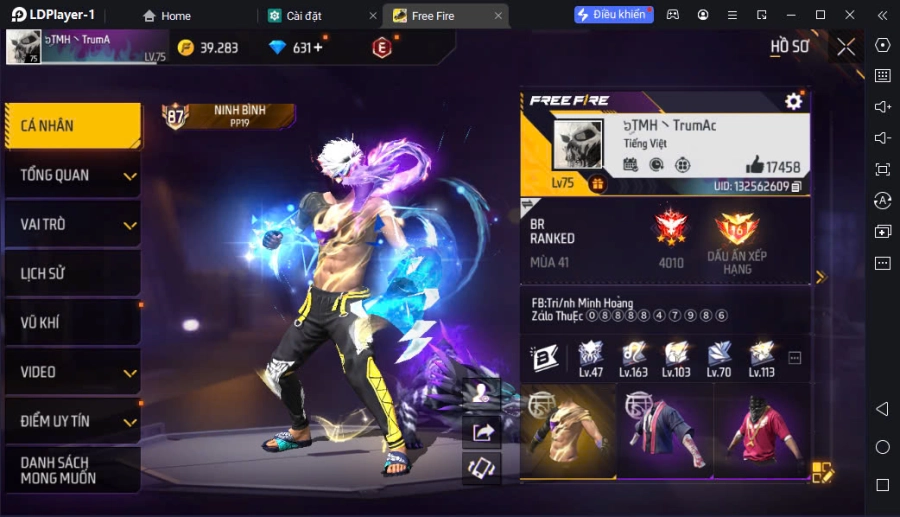Open the Lv.163 weapon mastery icon

pyautogui.click(x=633, y=358)
